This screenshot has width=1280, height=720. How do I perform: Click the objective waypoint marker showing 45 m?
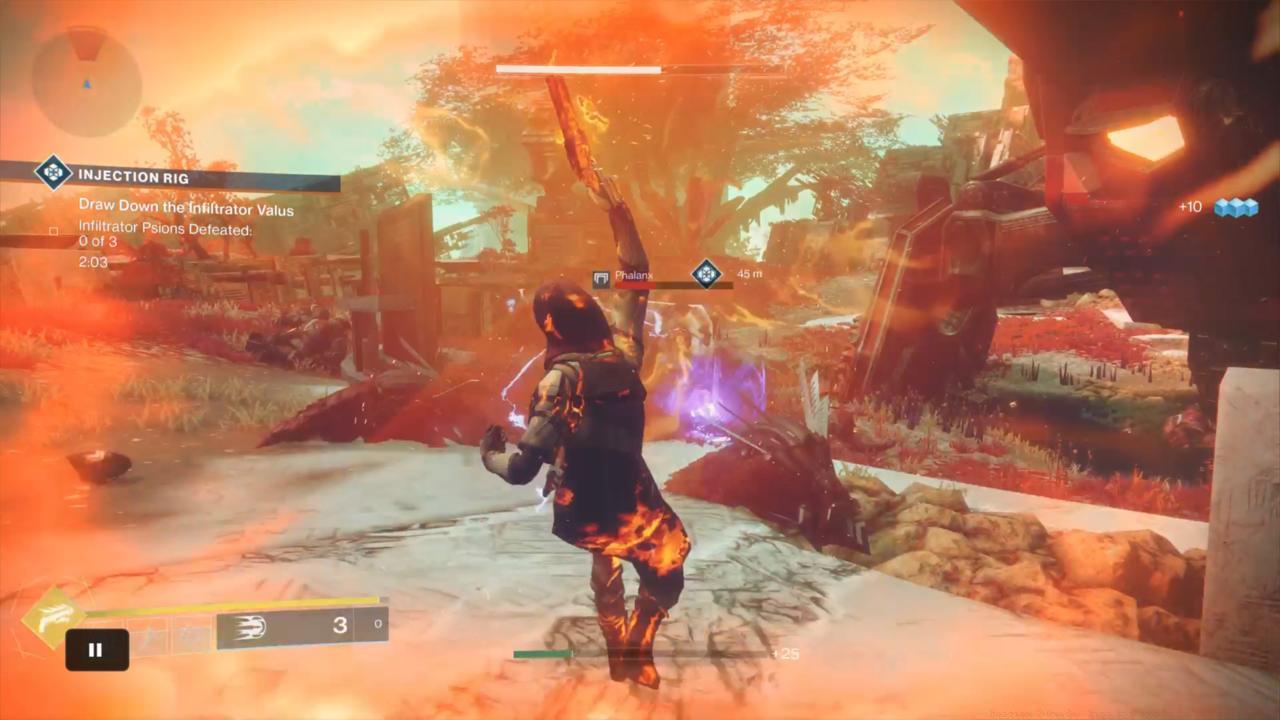707,273
